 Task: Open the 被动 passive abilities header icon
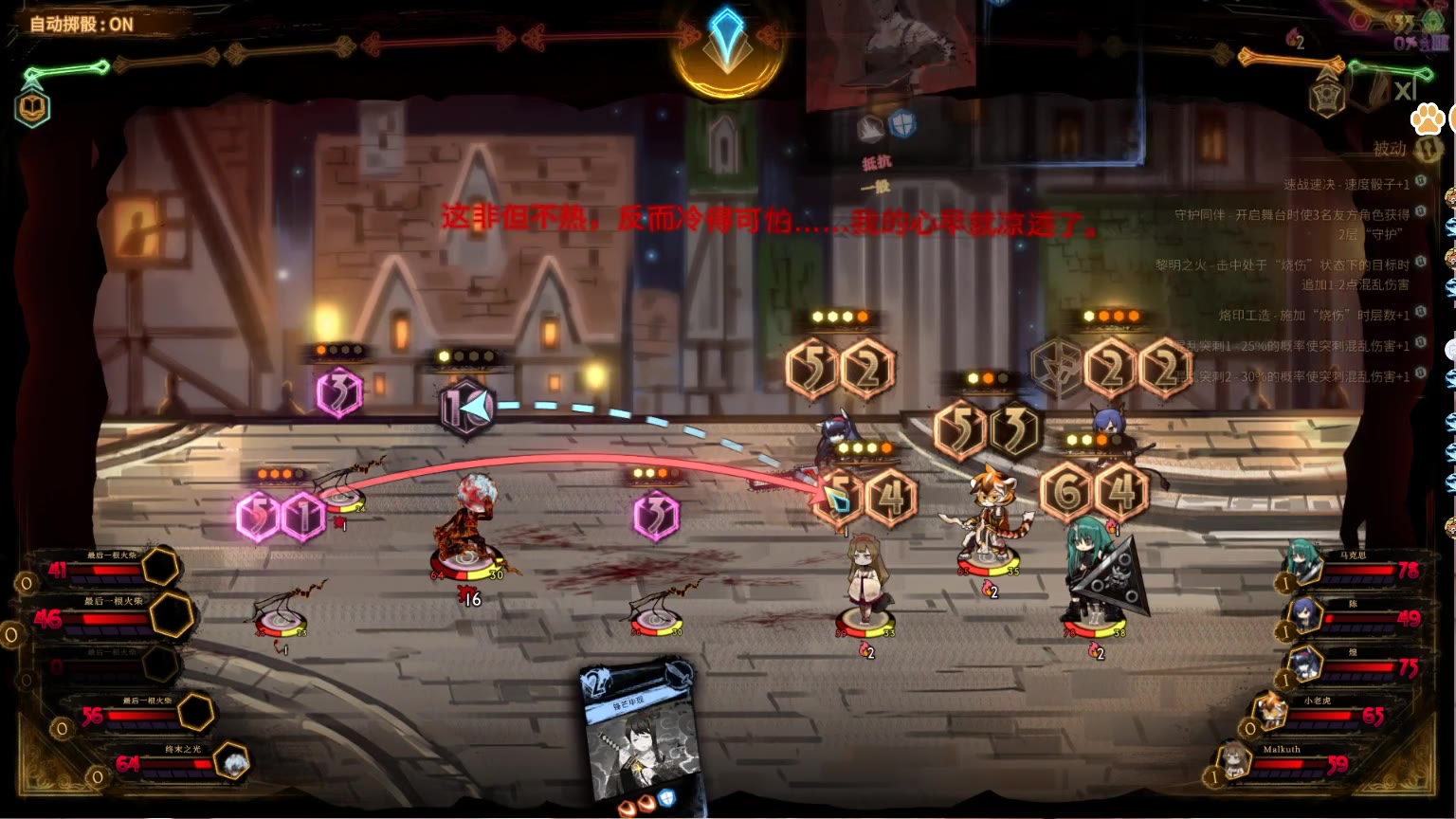[x=1427, y=149]
